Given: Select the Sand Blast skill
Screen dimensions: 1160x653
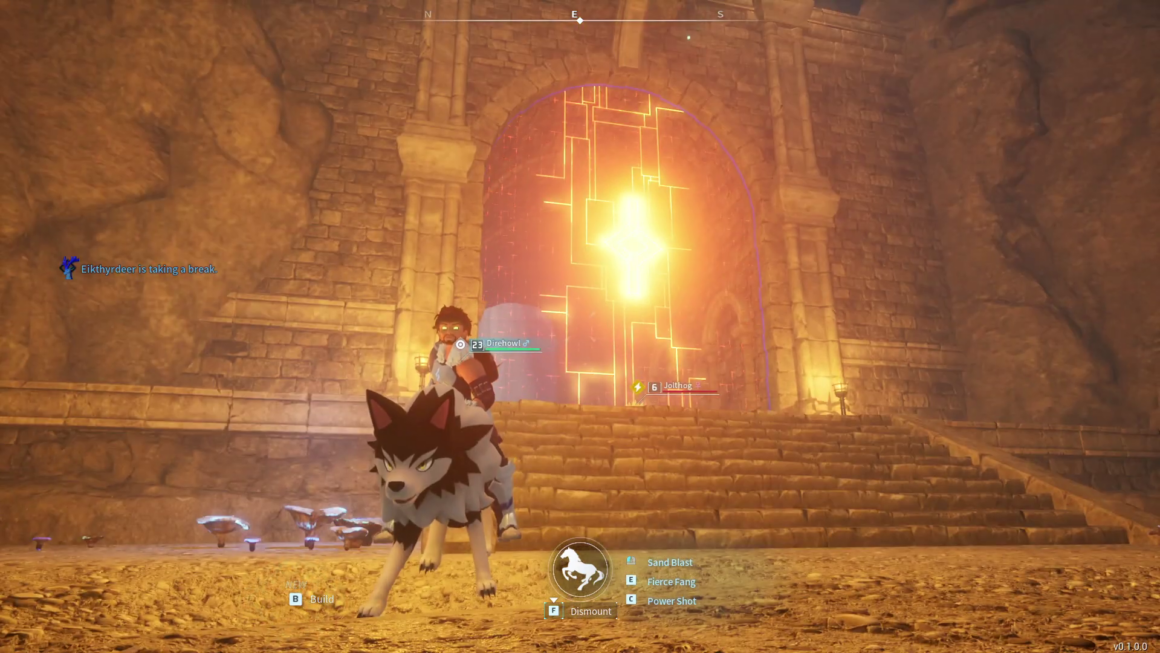Looking at the screenshot, I should pos(669,563).
